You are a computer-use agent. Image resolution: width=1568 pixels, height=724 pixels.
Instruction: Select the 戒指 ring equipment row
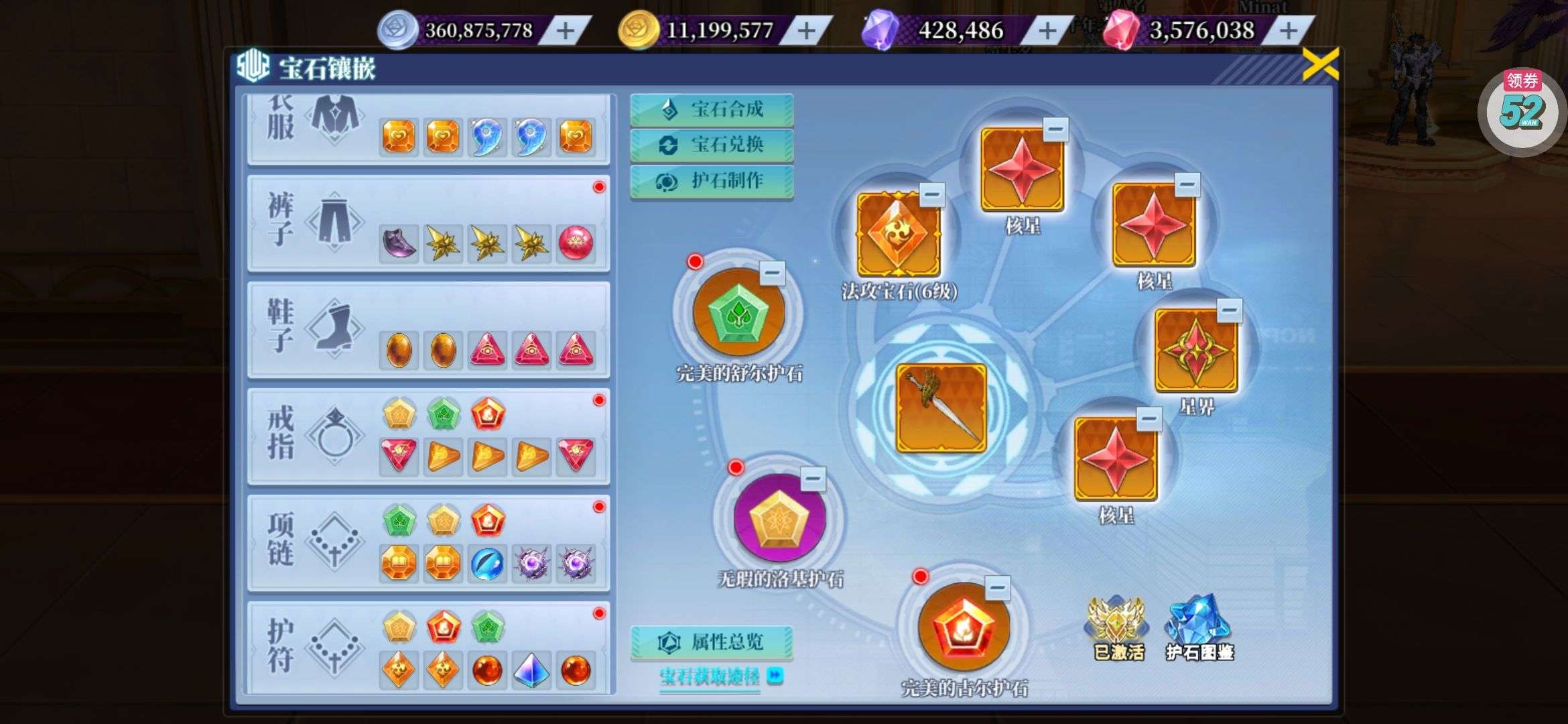[428, 436]
